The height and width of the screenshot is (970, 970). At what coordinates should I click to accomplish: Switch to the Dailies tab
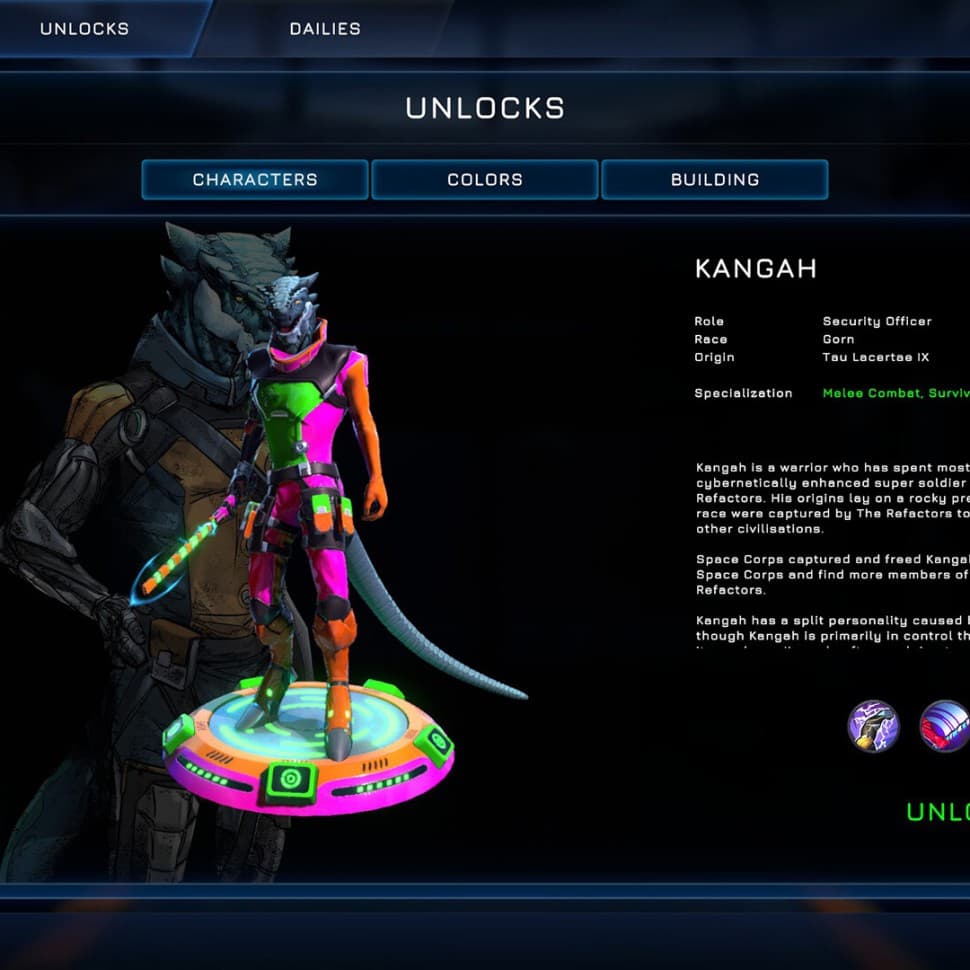[325, 28]
